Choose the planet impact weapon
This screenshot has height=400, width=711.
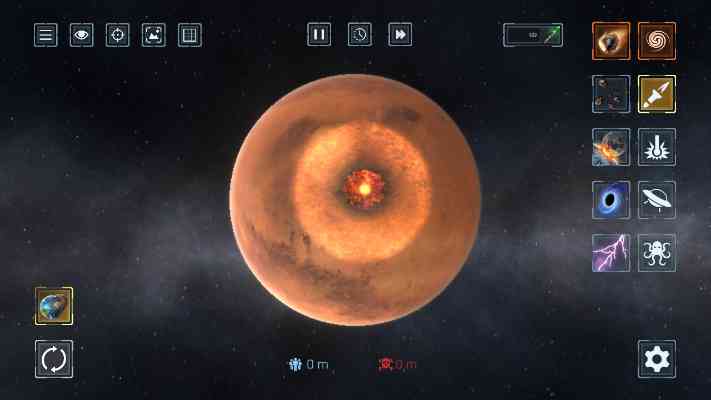pyautogui.click(x=610, y=147)
